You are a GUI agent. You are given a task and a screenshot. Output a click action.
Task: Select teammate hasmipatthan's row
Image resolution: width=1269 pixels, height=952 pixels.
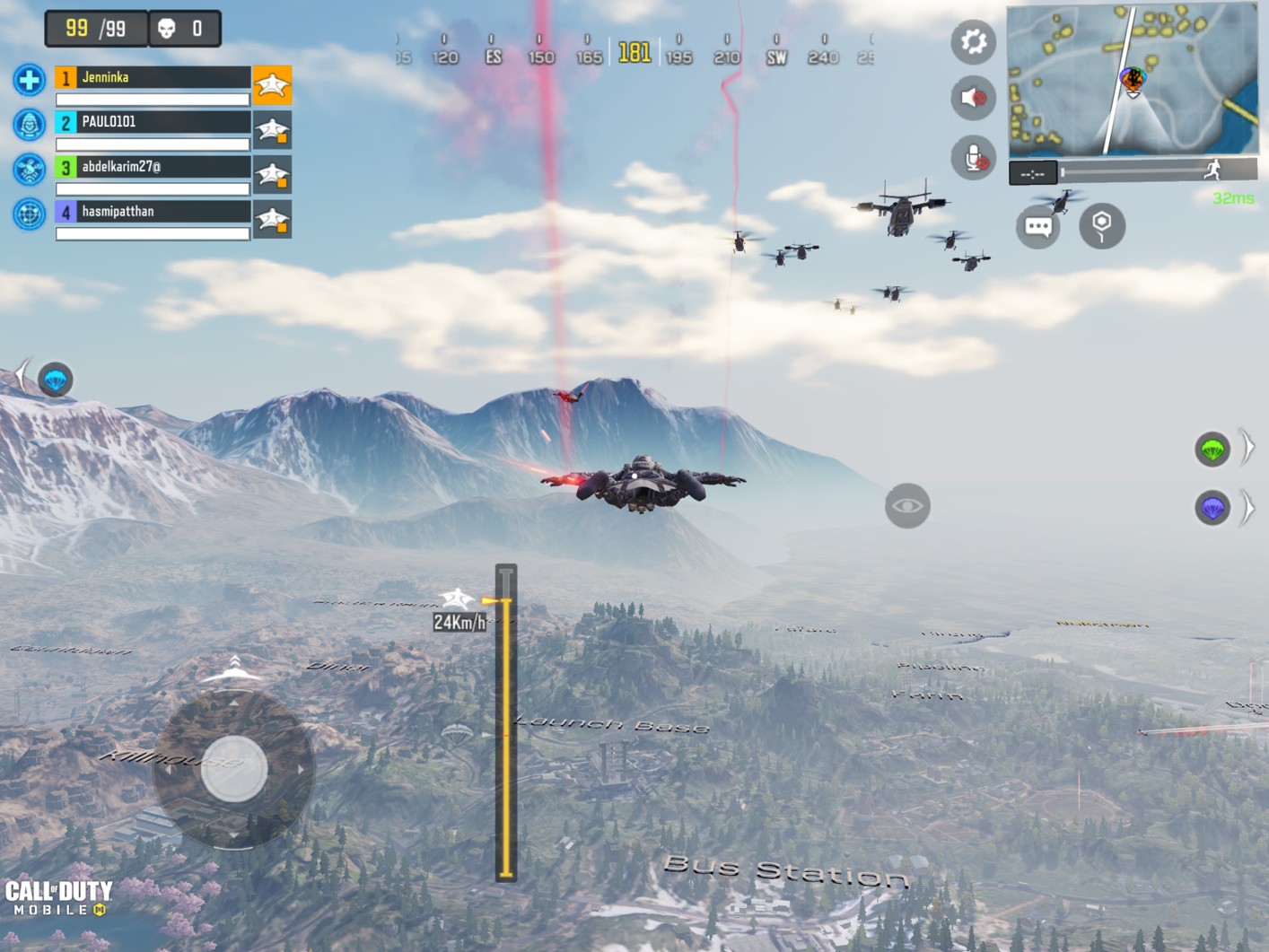coord(153,212)
